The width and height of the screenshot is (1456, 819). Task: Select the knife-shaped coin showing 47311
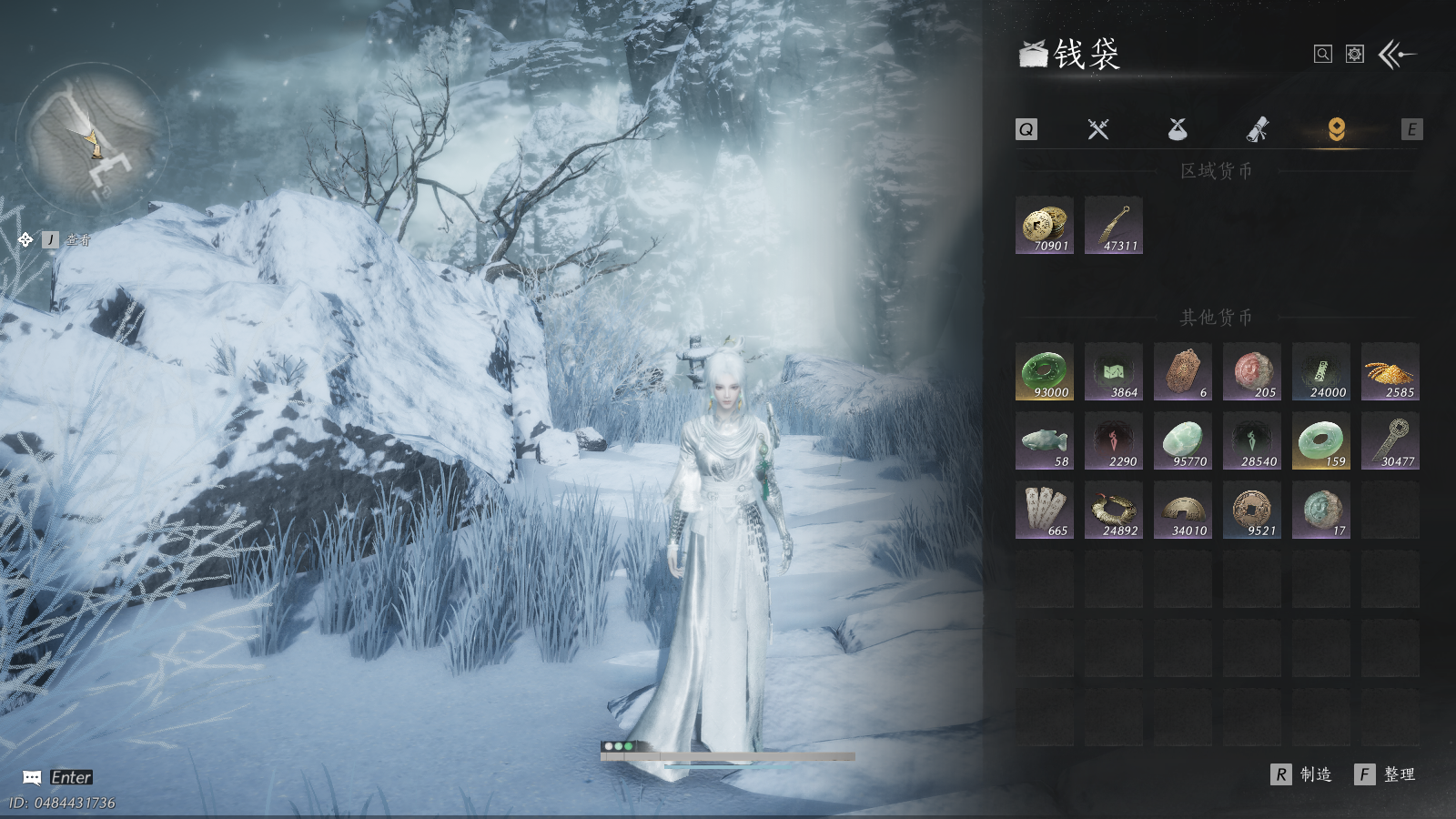point(1114,225)
